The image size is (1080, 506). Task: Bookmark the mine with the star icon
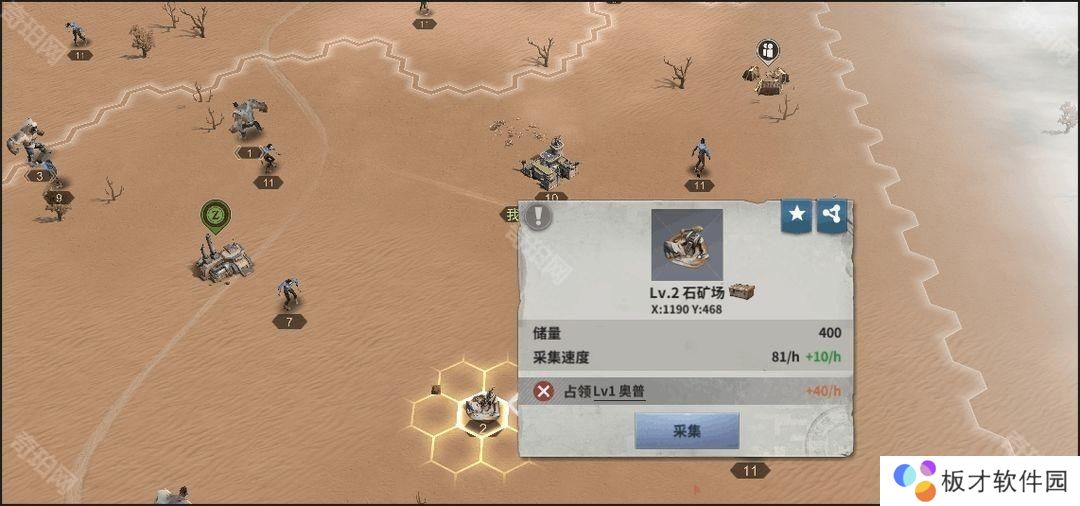(x=796, y=214)
